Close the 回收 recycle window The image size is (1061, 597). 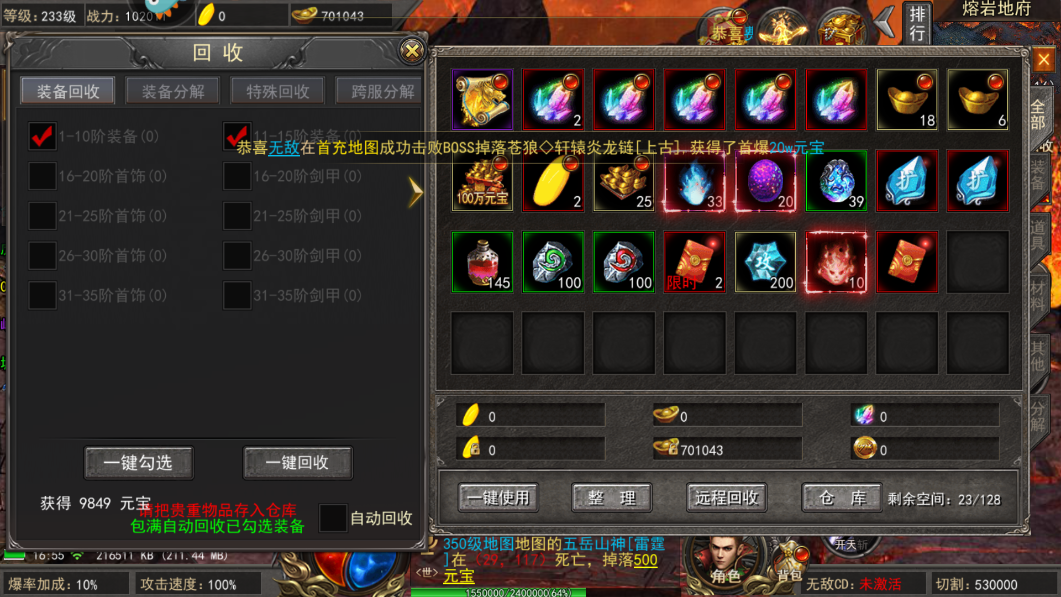tap(411, 51)
